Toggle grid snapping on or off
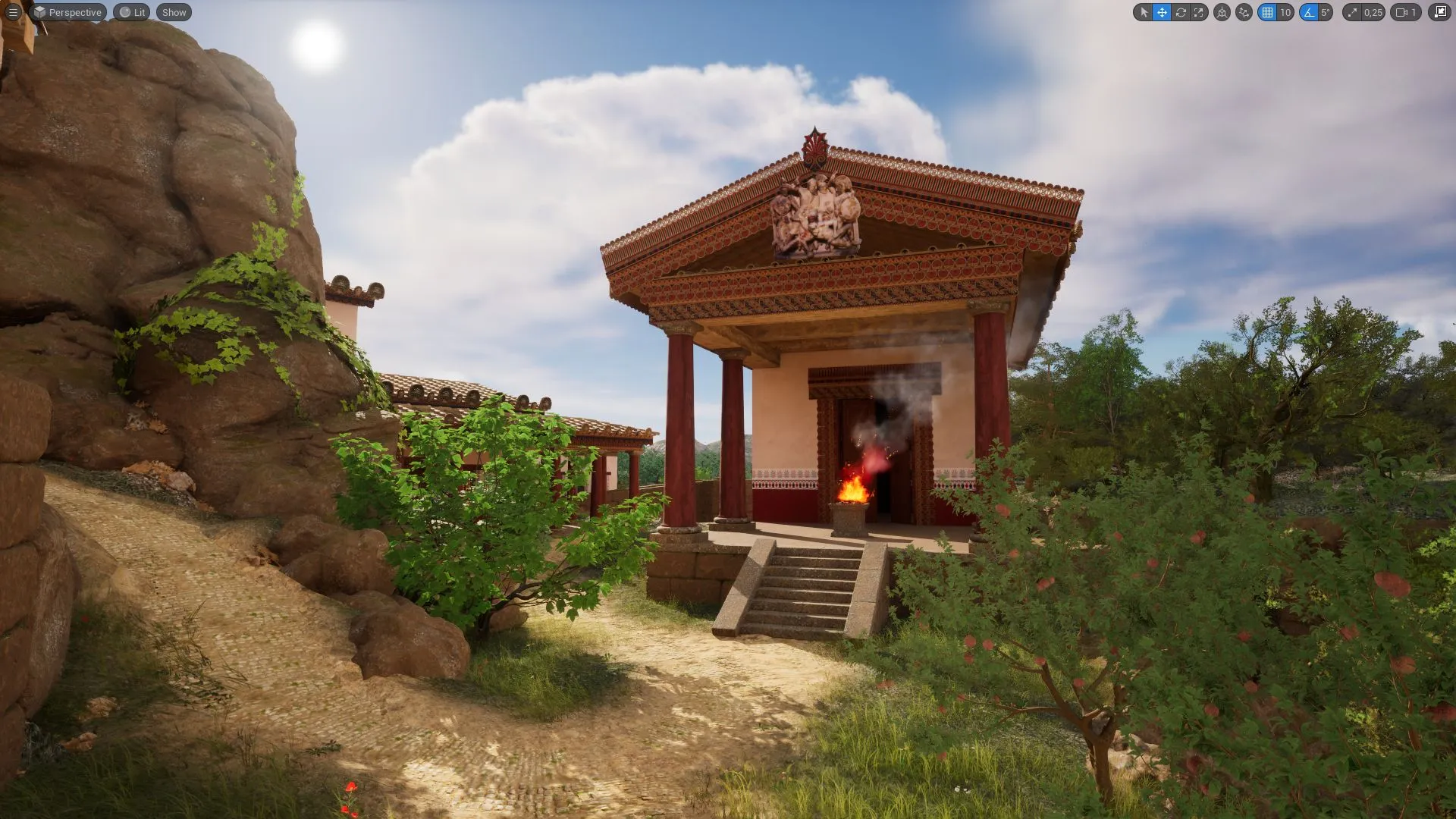This screenshot has height=819, width=1456. click(x=1267, y=12)
